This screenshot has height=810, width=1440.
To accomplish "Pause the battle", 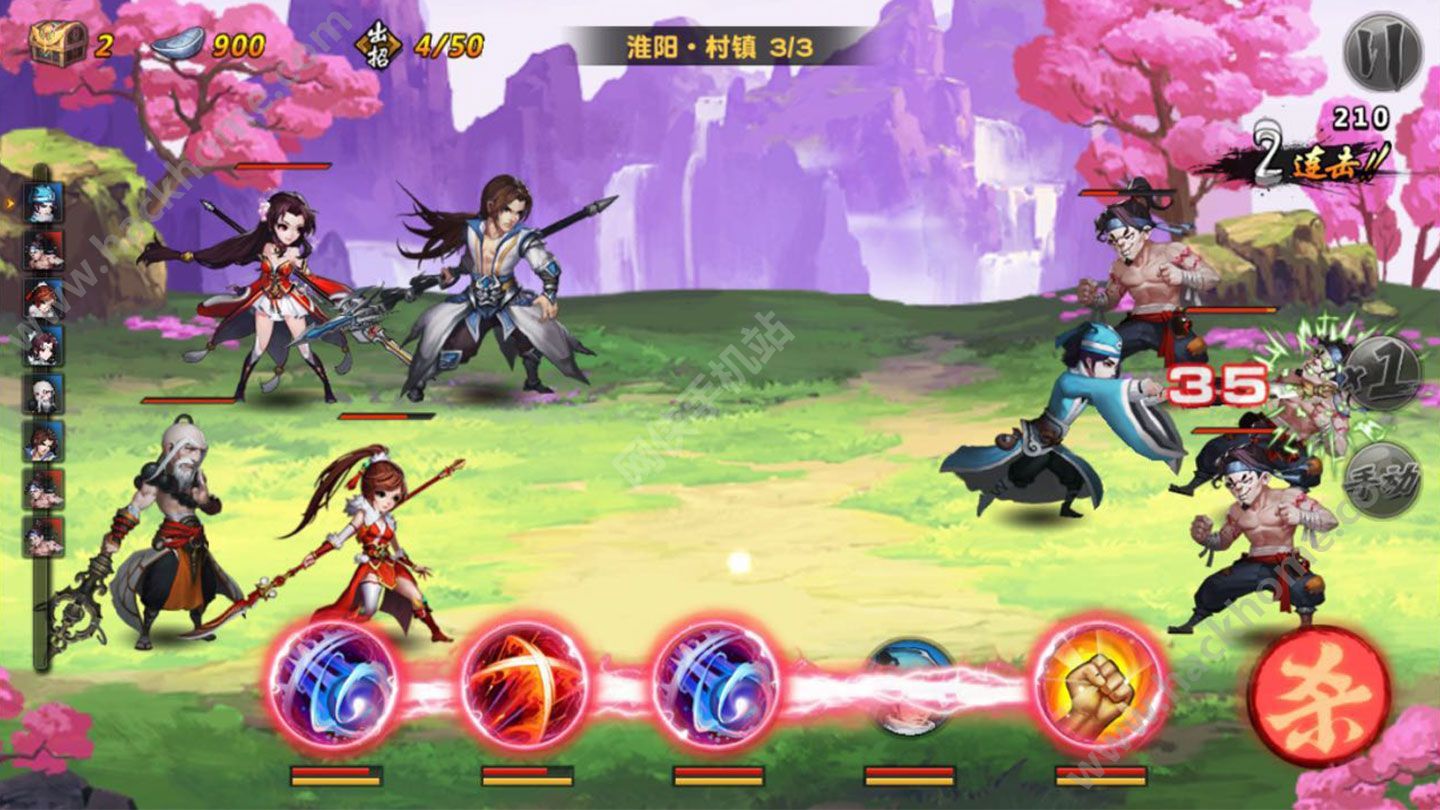I will pyautogui.click(x=1383, y=51).
